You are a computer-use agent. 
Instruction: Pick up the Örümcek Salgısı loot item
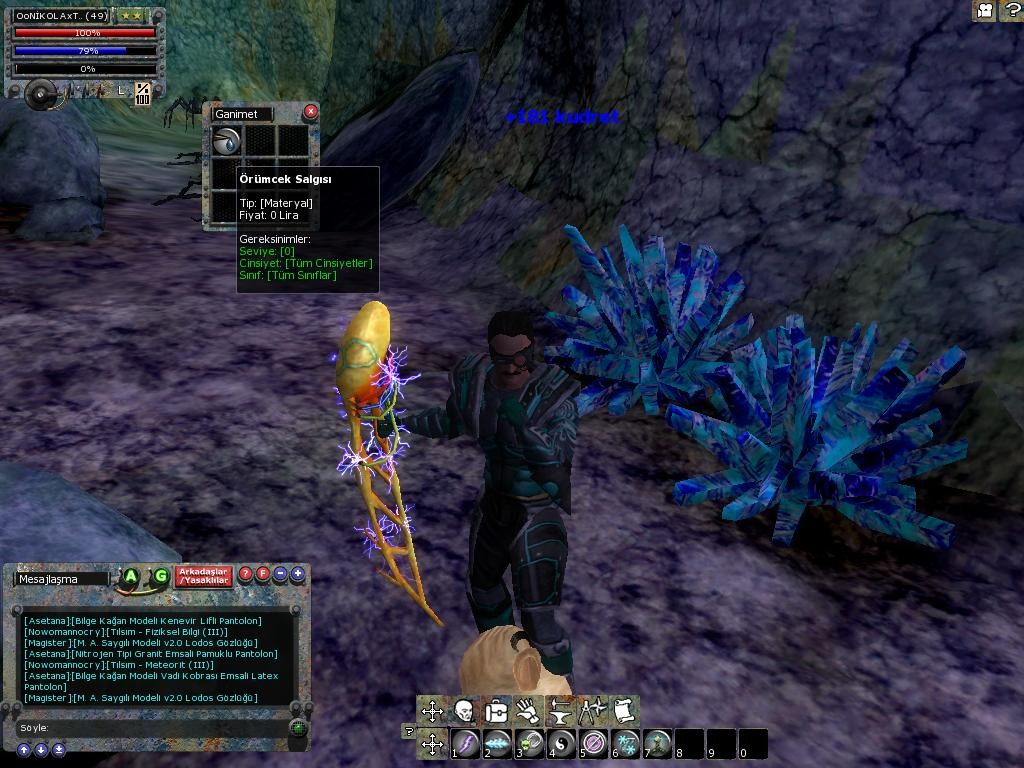point(228,141)
